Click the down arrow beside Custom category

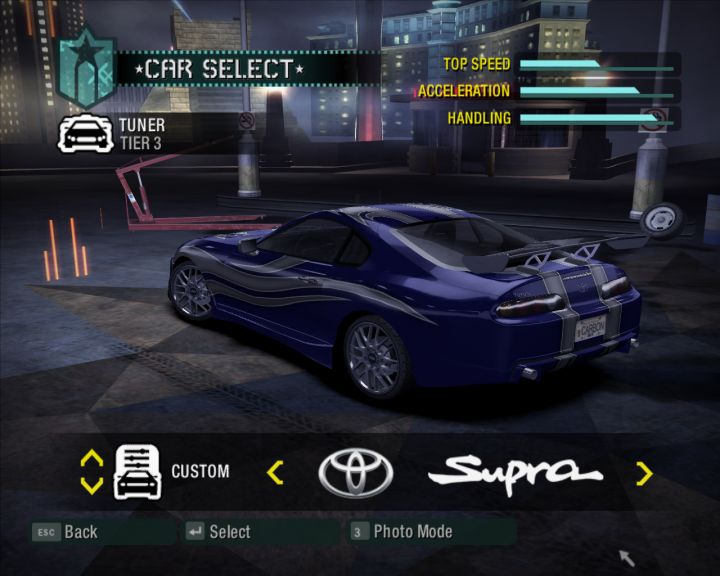91,485
